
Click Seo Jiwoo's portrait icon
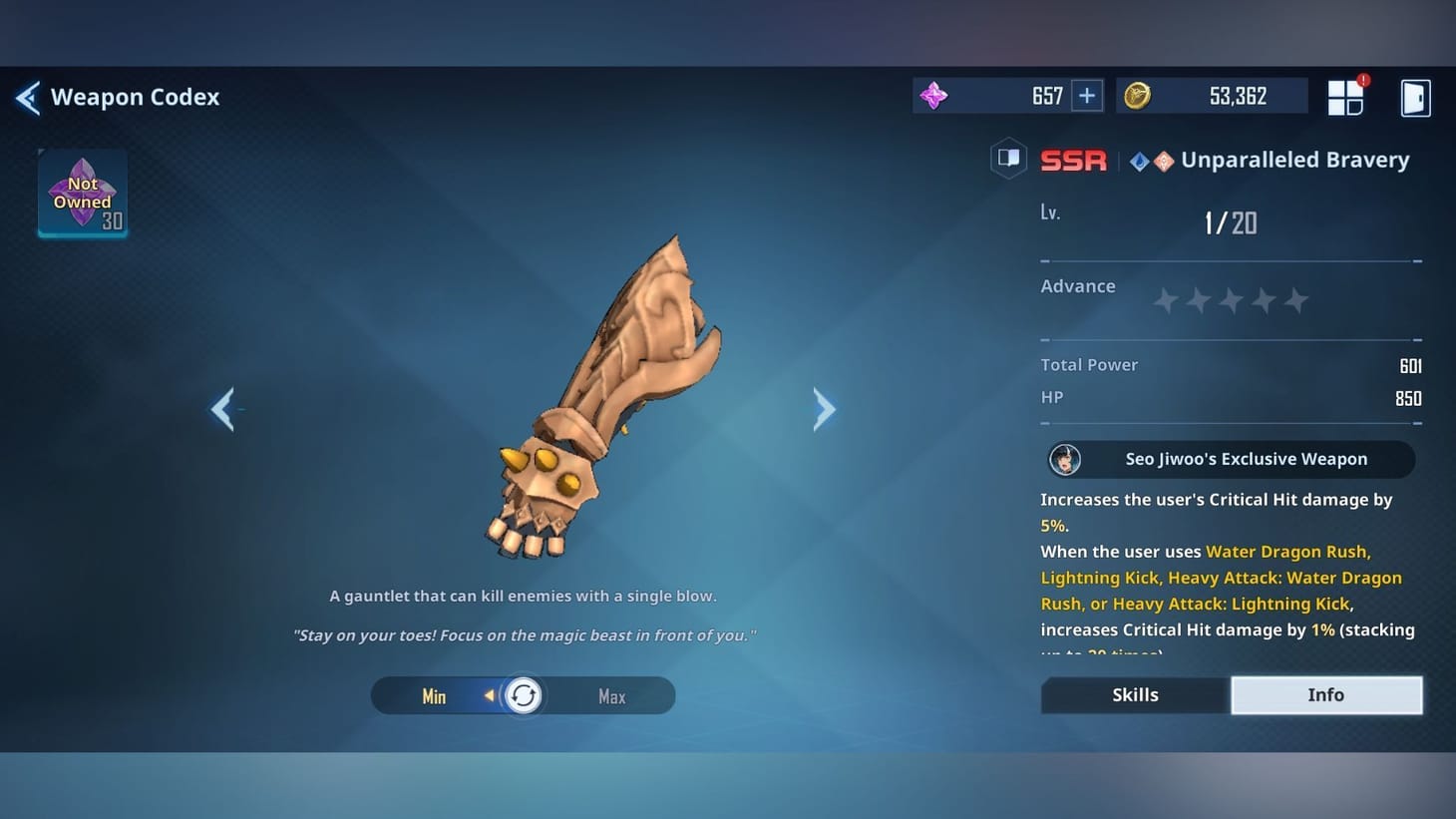click(1065, 459)
